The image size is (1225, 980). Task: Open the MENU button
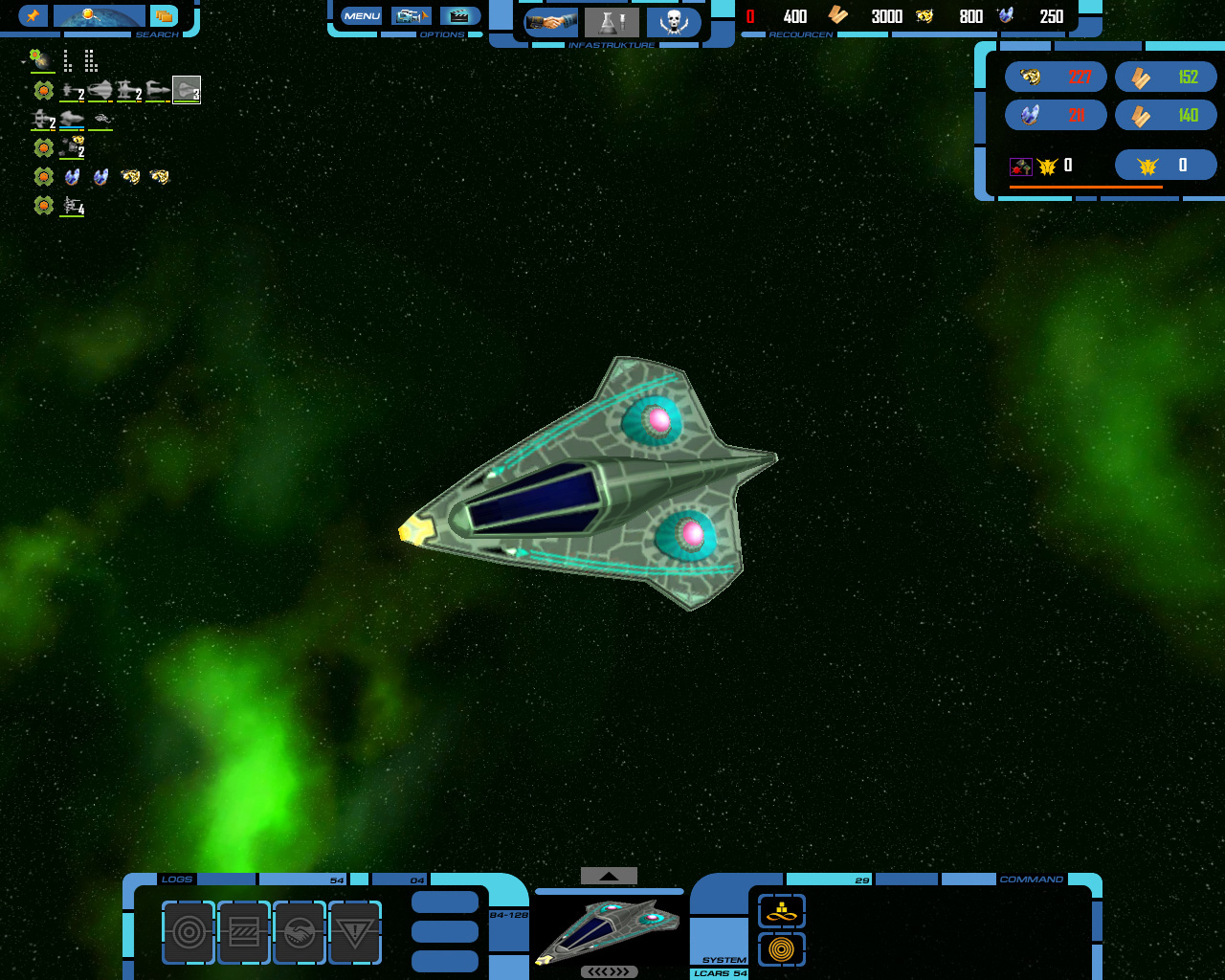362,16
